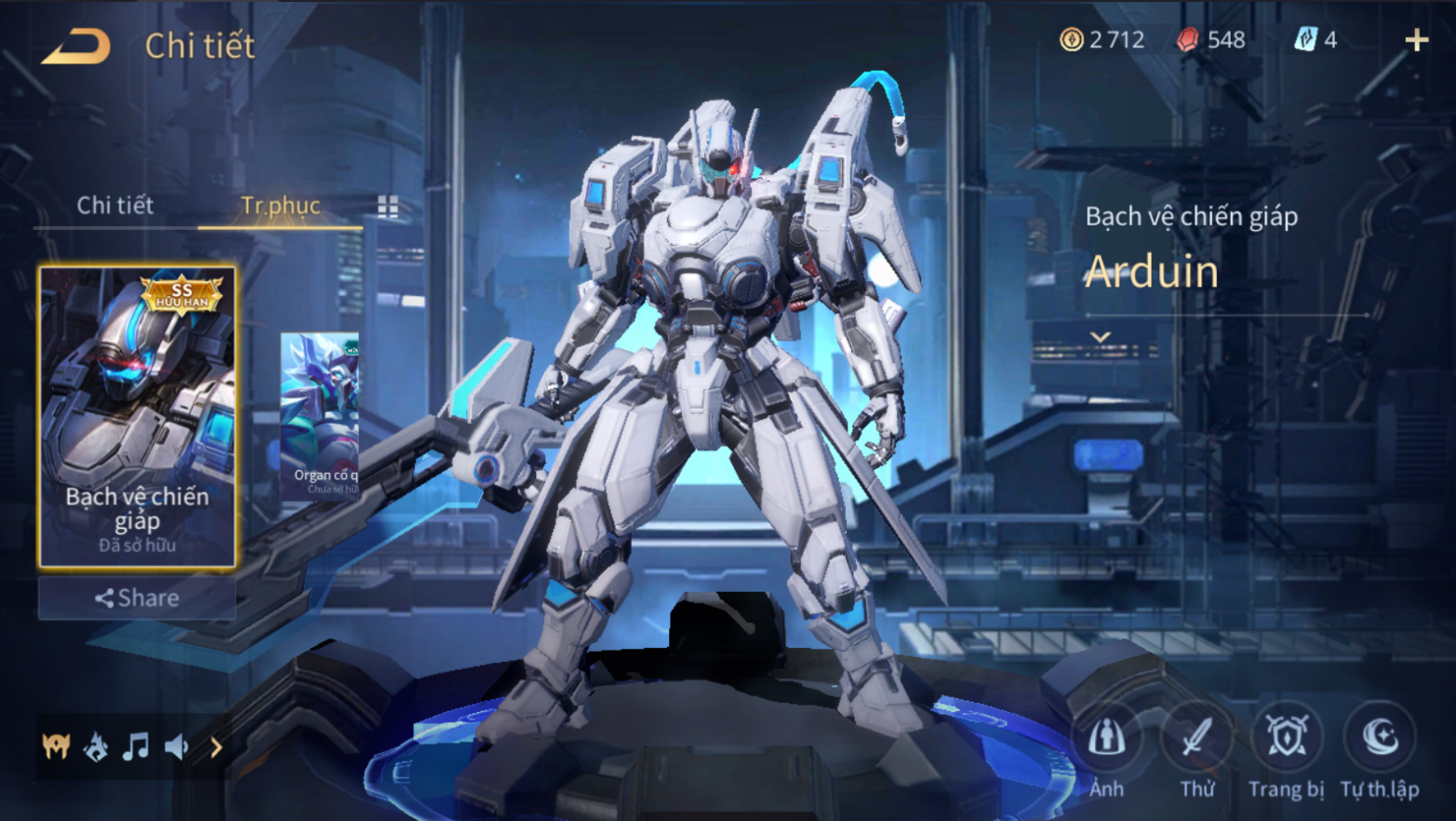Open the Tr.phục skins tab
Image resolution: width=1456 pixels, height=821 pixels.
click(280, 206)
